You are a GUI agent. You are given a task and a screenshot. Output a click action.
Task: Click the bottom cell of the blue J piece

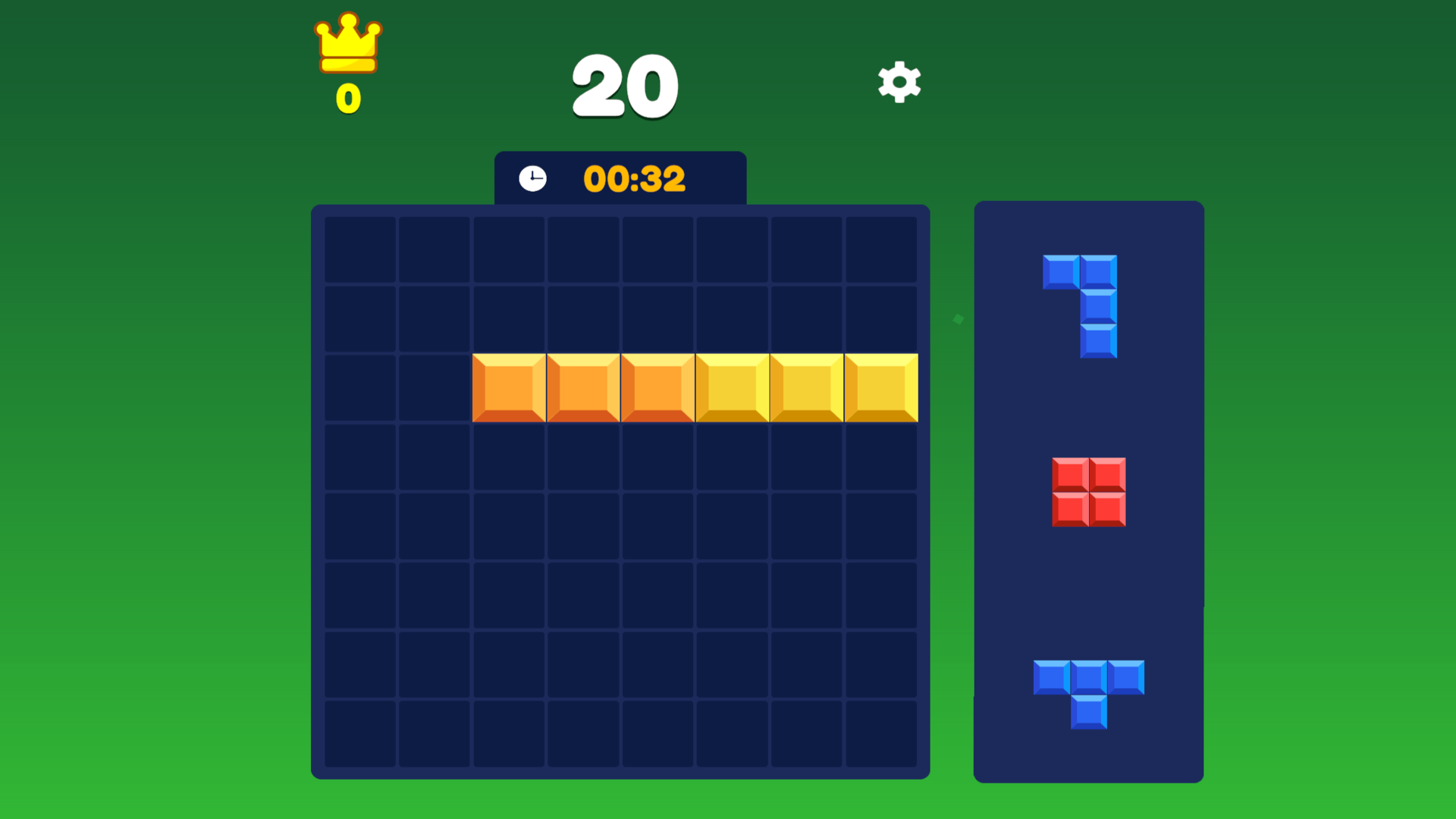tap(1099, 343)
